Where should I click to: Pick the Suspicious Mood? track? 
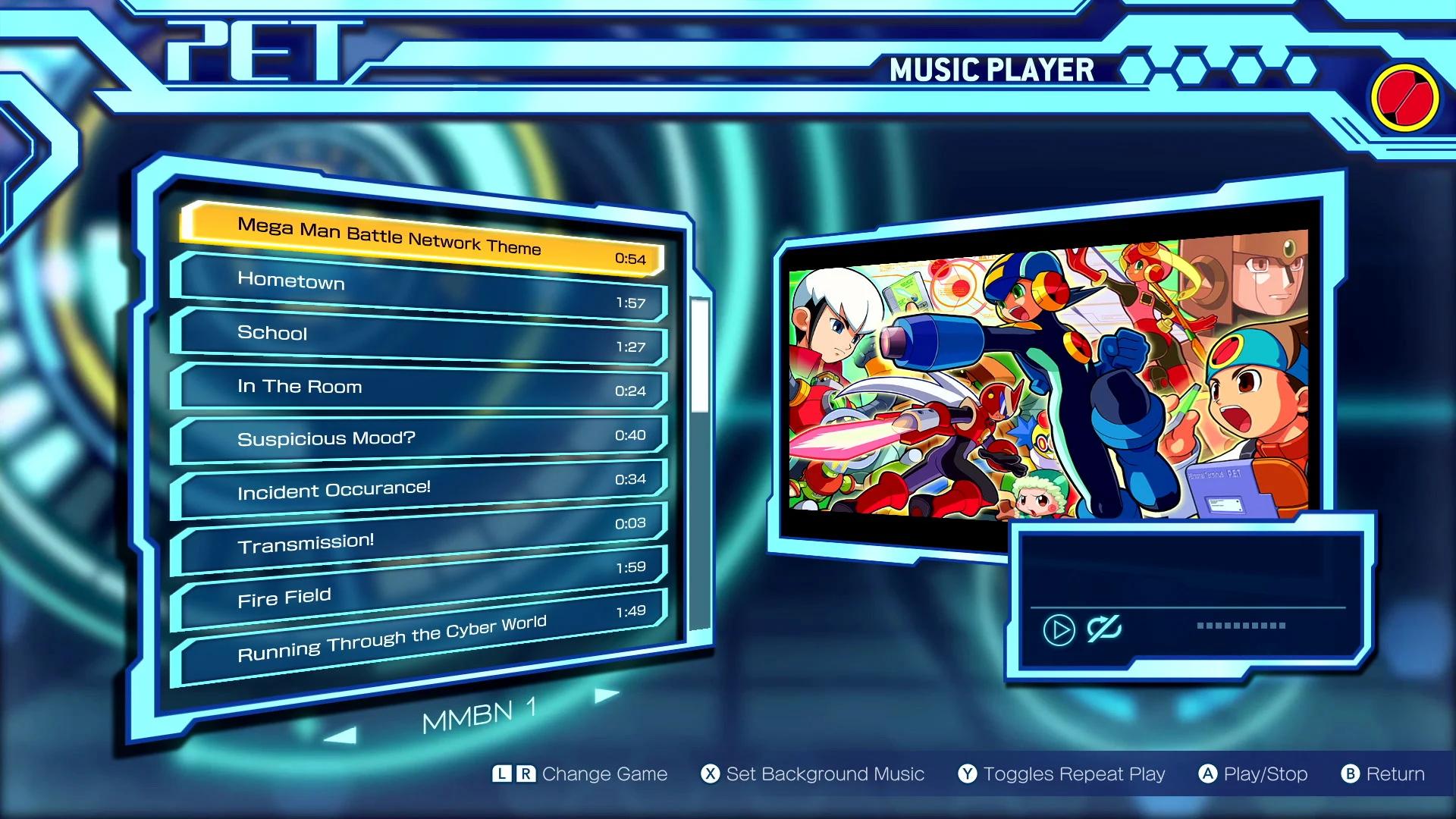click(x=422, y=438)
